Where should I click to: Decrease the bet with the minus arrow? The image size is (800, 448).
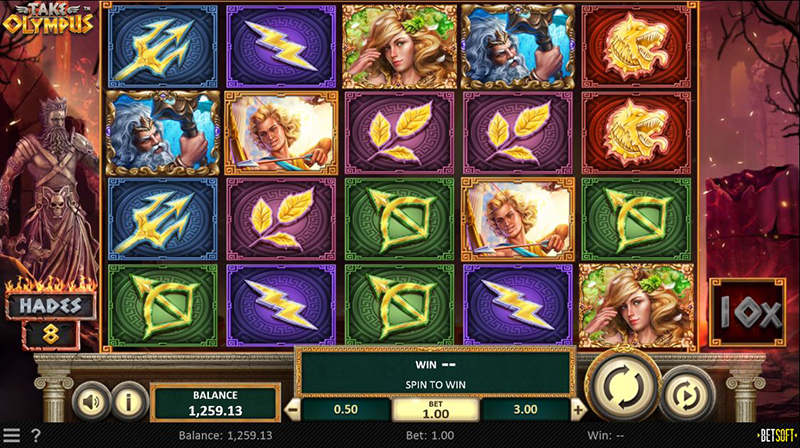coord(293,409)
